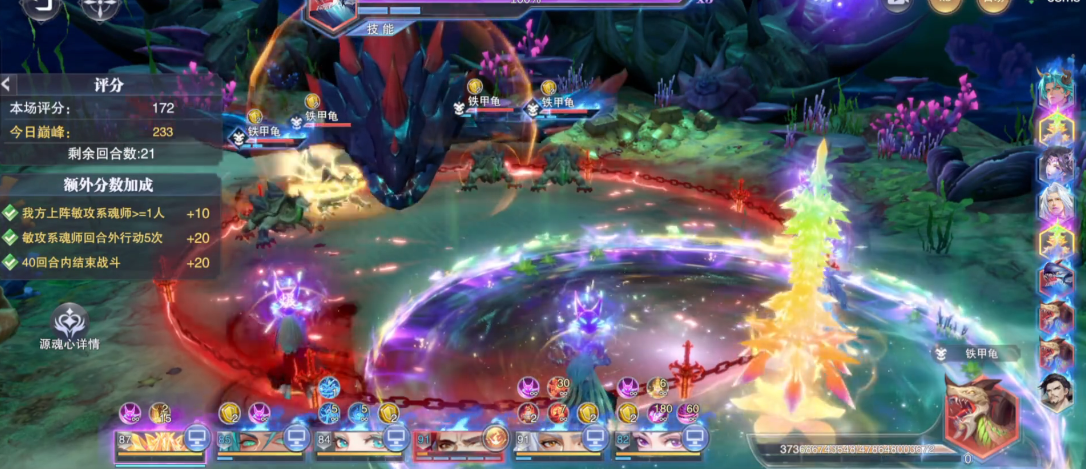This screenshot has width=1086, height=469.
Task: Click the round compass-style button beside exit
Action: pos(100,6)
